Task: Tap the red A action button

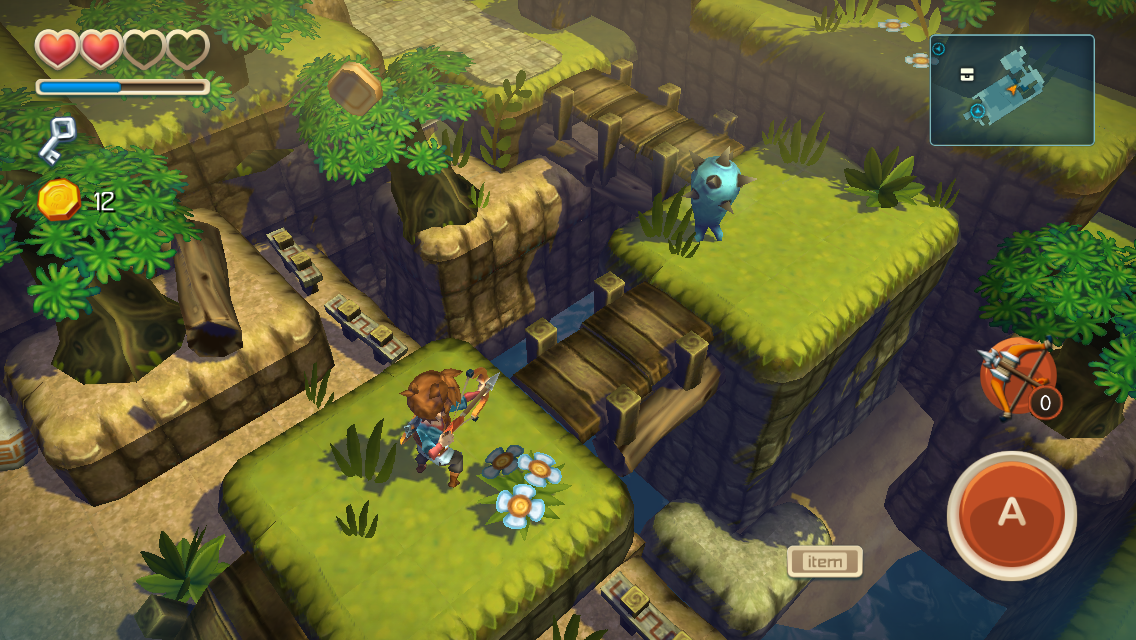Action: coord(1011,514)
